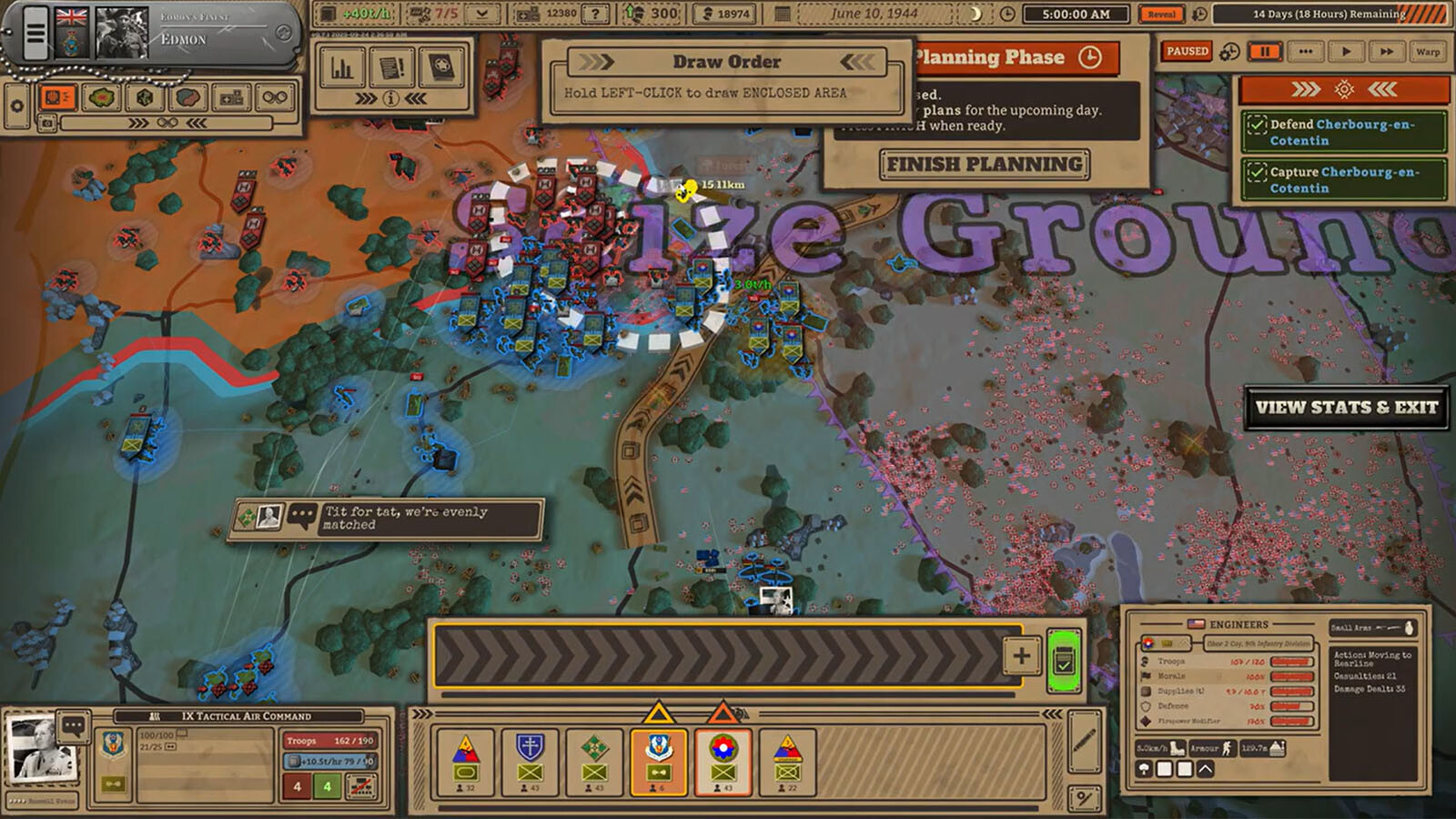The height and width of the screenshot is (819, 1456).
Task: Open the hamburger main menu
Action: pyautogui.click(x=35, y=33)
